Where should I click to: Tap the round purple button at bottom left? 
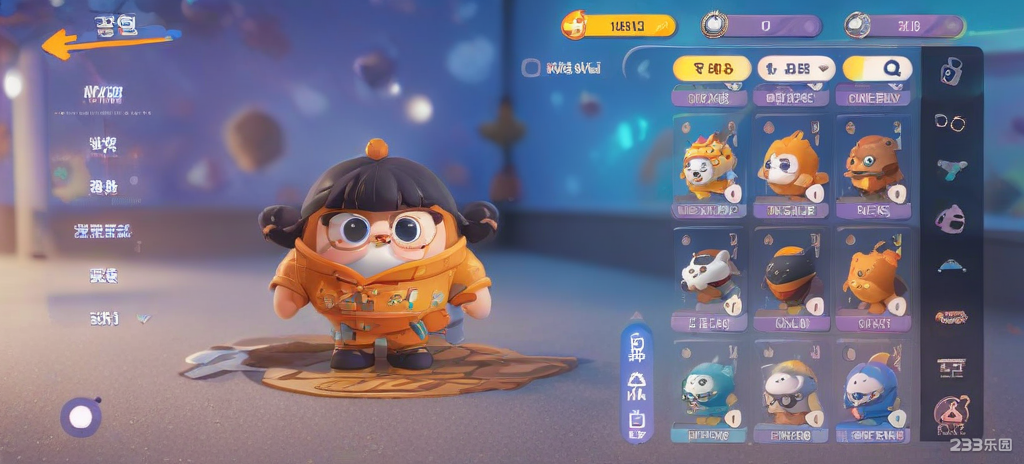point(80,417)
